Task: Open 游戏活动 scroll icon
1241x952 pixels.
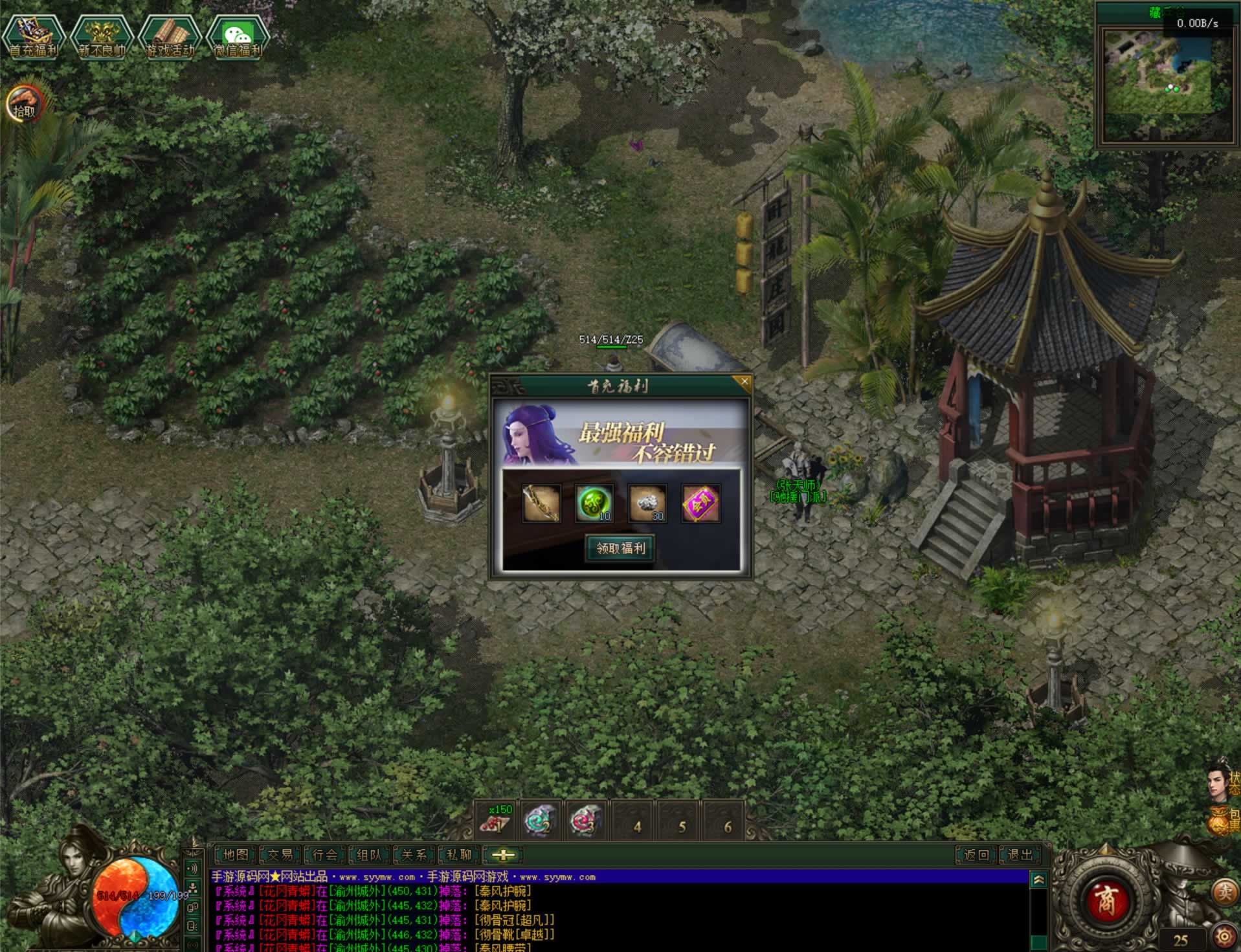Action: point(170,38)
